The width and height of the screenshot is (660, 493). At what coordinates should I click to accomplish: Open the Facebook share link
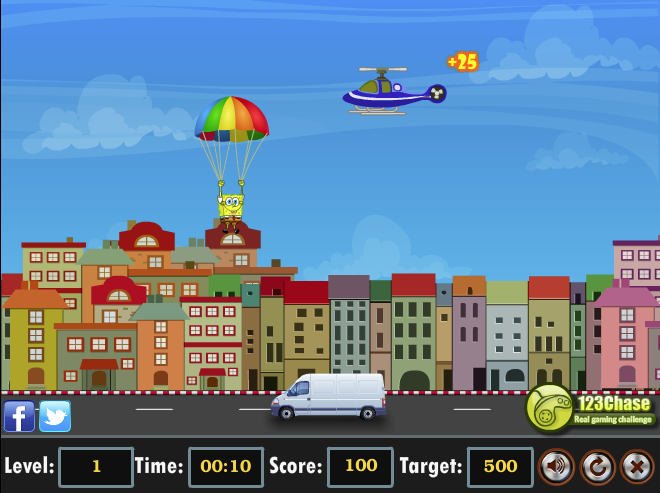(x=19, y=415)
